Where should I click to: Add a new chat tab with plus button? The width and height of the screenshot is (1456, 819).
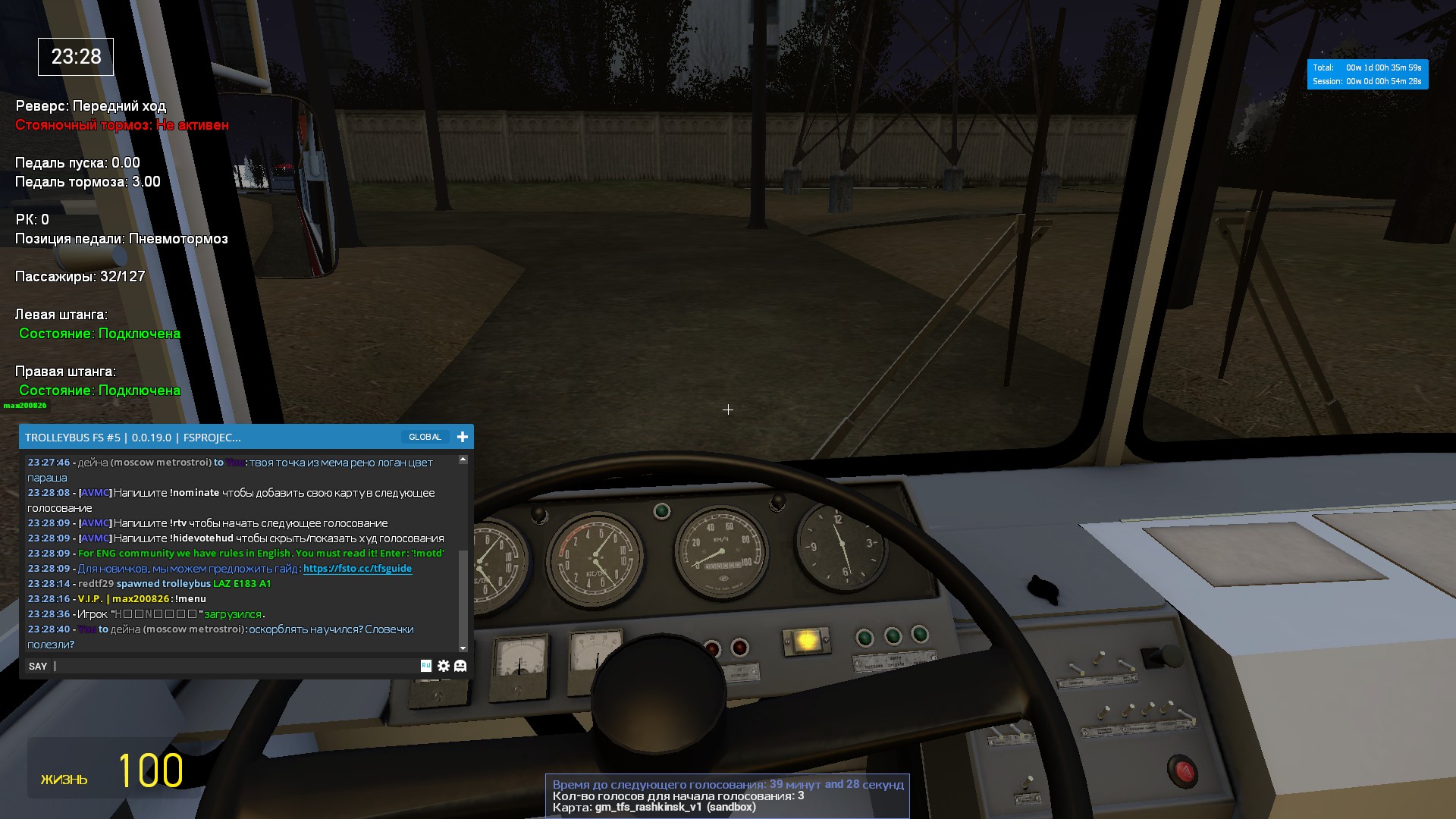pos(462,437)
